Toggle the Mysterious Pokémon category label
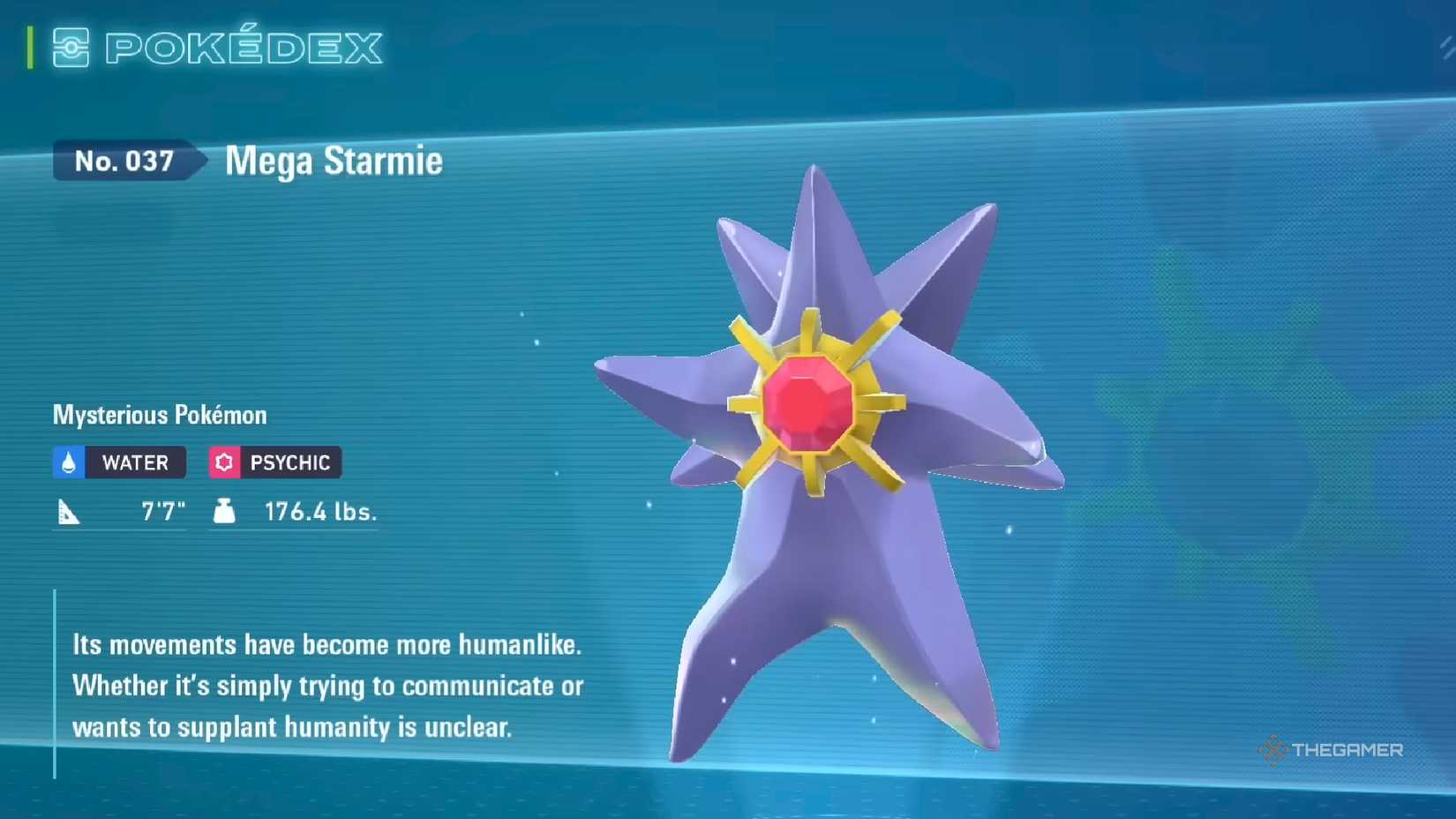The image size is (1456, 819). coord(159,414)
